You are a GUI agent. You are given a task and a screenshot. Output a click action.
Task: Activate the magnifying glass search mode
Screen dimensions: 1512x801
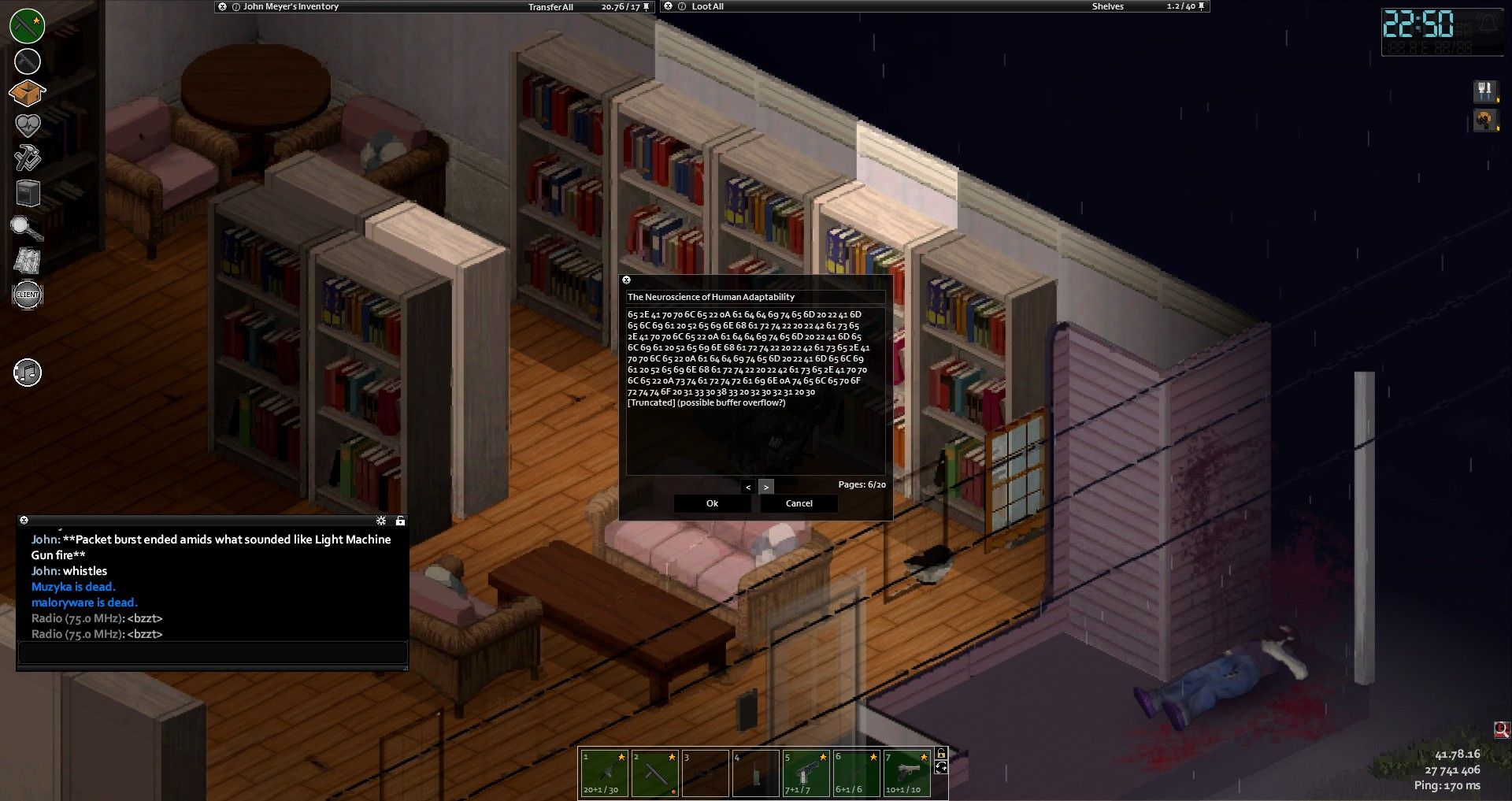[26, 228]
